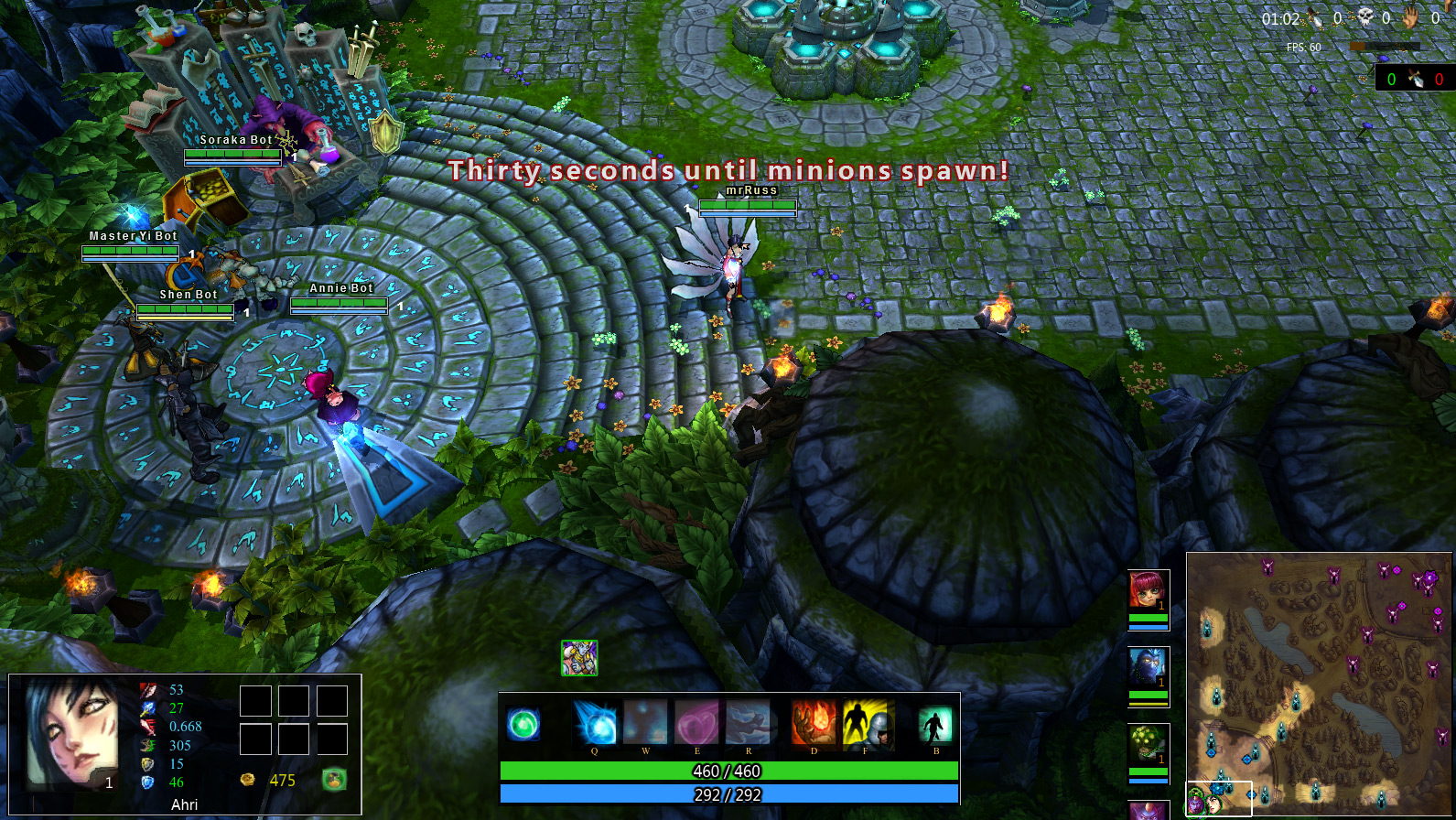Screen dimensions: 1456x820
Task: Select the Maokai teammate portrait
Action: point(1149,747)
